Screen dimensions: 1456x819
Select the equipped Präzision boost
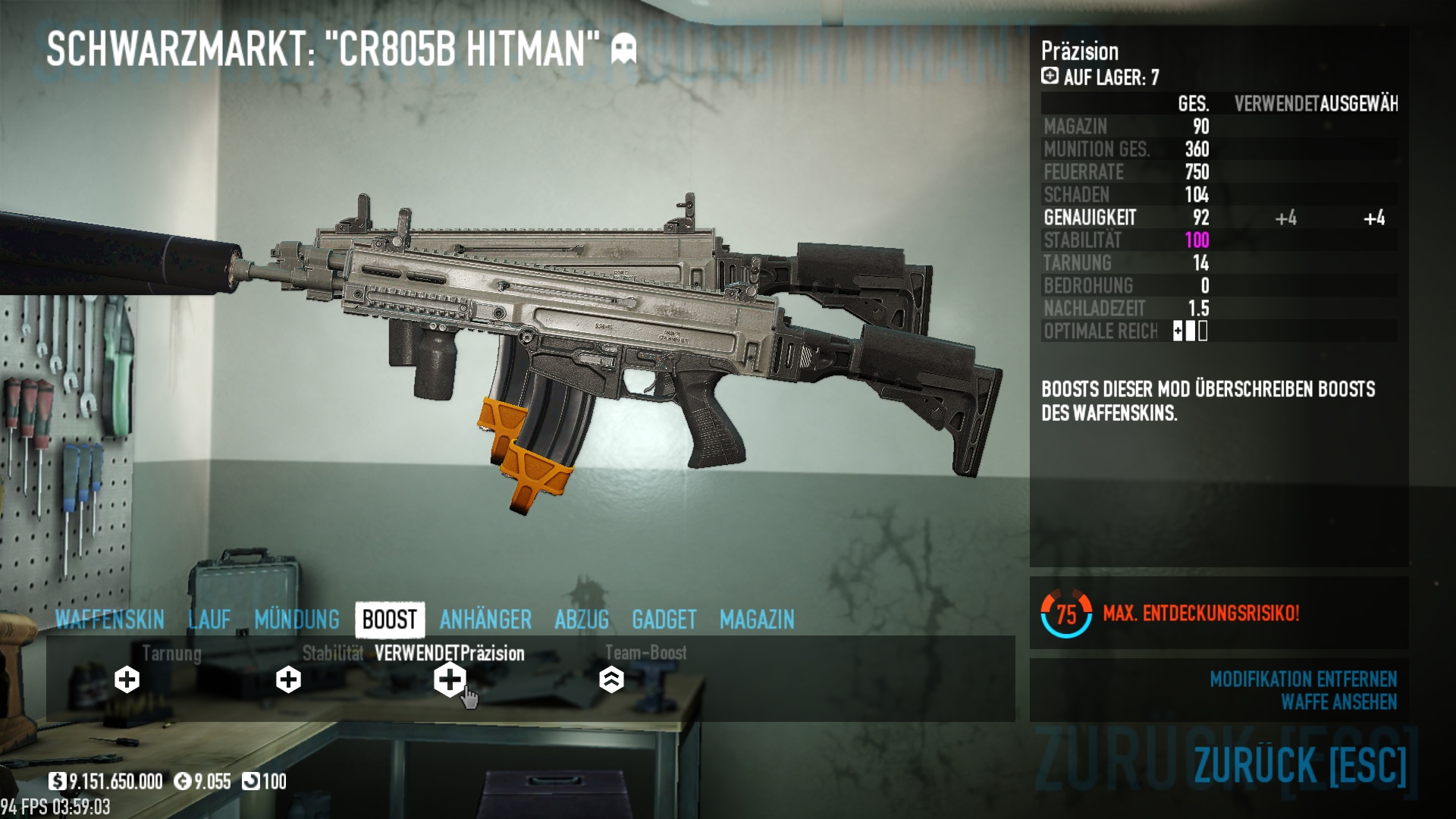450,679
